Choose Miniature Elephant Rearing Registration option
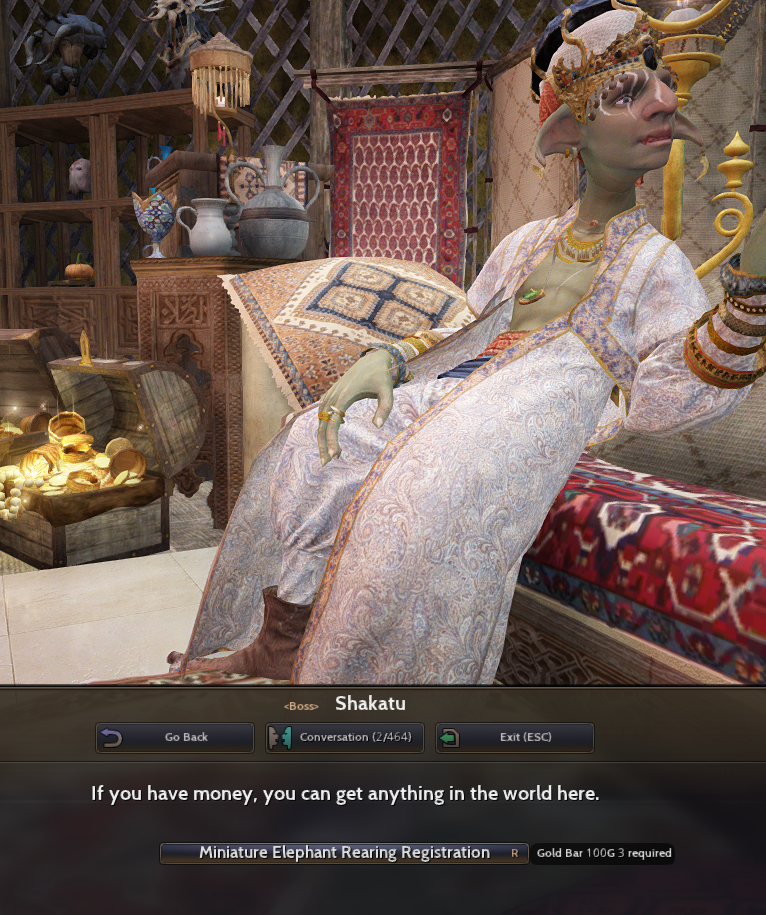The image size is (766, 915). (x=344, y=853)
